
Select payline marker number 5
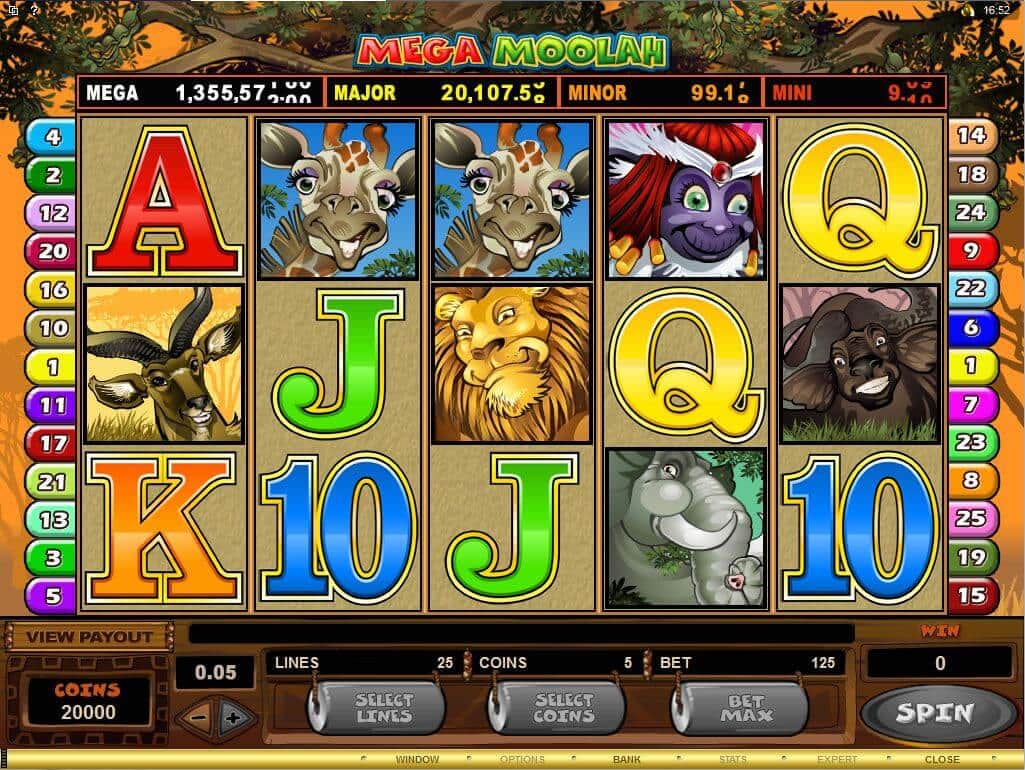pos(52,596)
